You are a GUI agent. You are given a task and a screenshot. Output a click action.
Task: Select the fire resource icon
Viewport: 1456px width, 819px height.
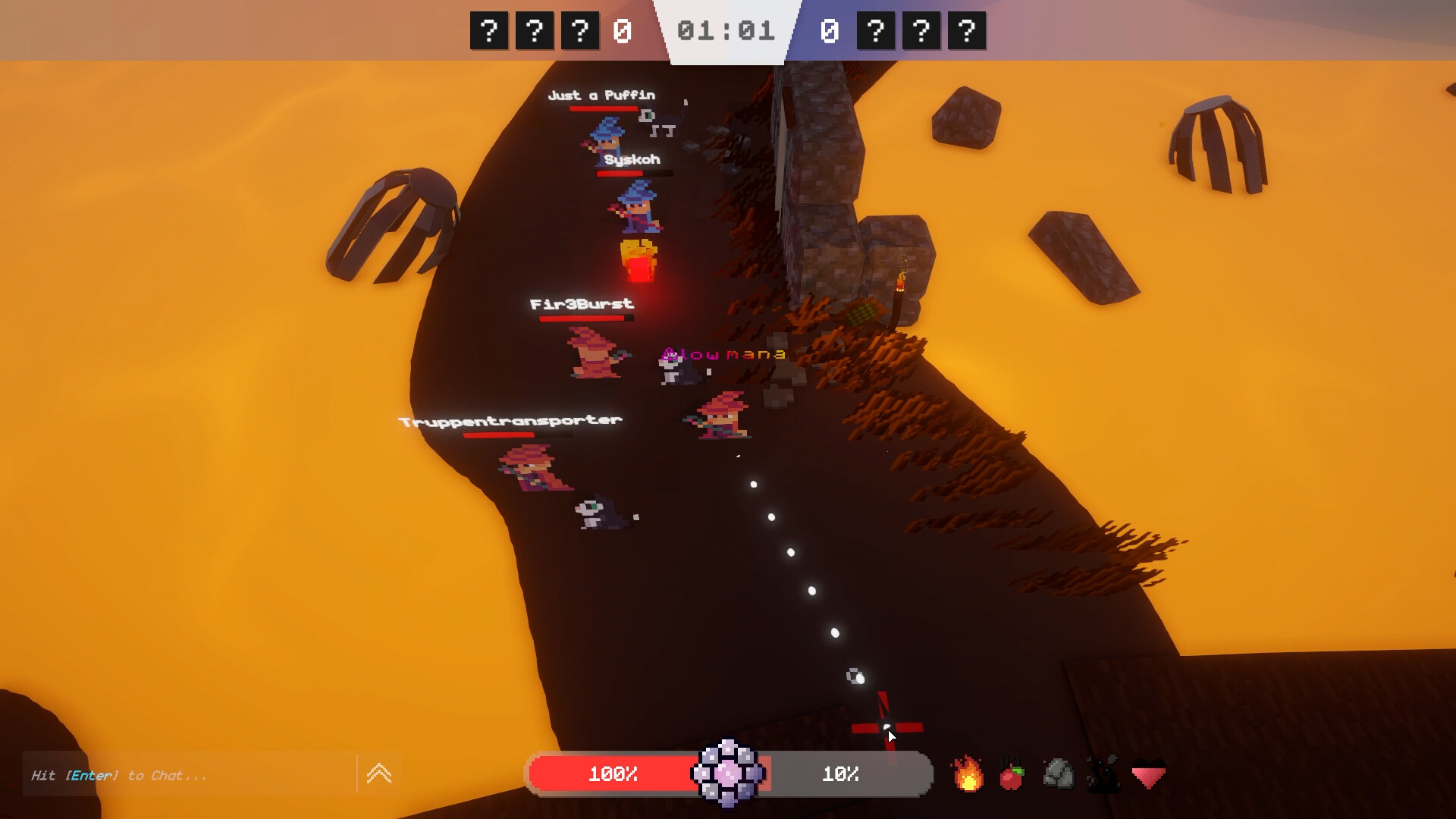point(968,775)
